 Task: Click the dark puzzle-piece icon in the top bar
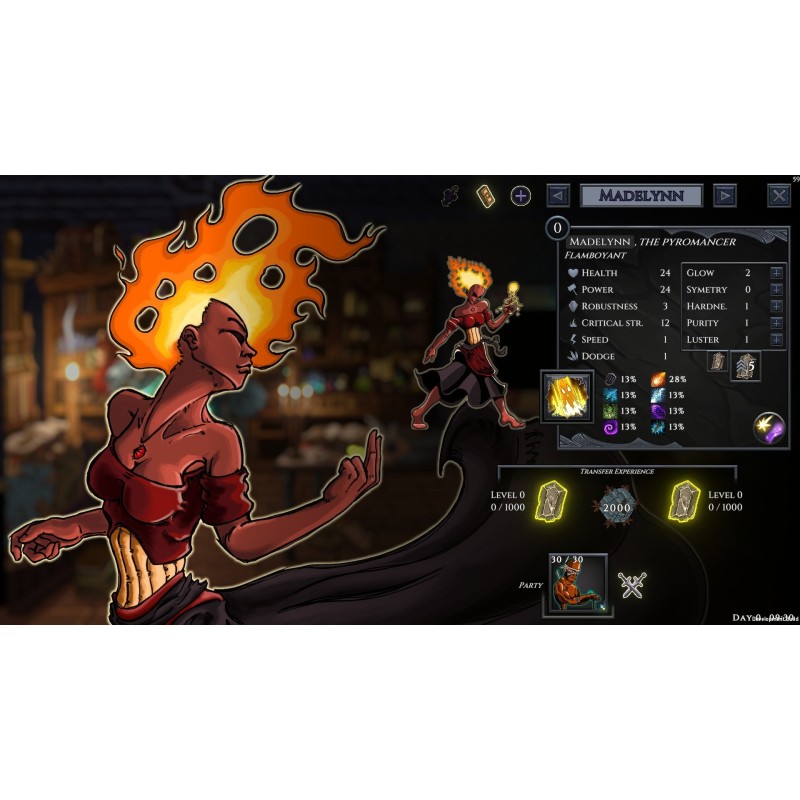[451, 196]
